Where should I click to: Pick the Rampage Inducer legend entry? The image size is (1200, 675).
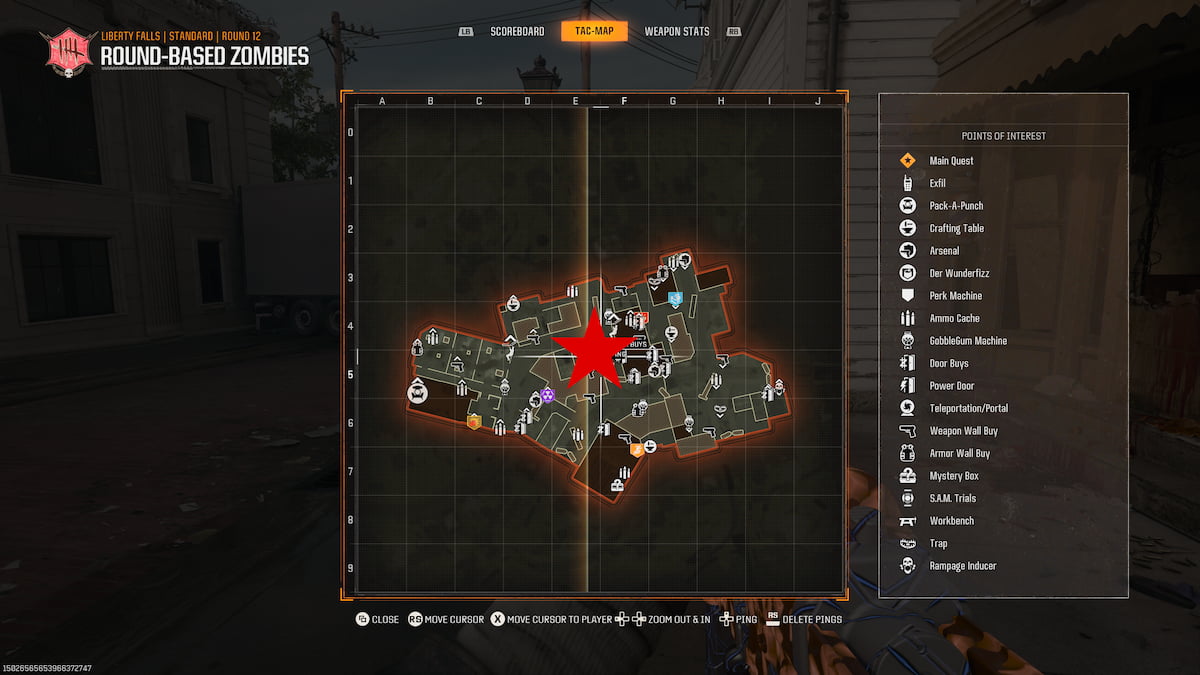[x=962, y=566]
